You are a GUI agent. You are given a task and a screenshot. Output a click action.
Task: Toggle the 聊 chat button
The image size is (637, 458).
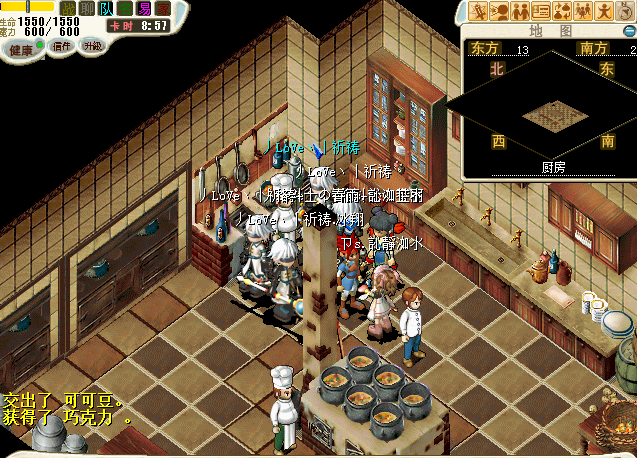click(x=87, y=9)
